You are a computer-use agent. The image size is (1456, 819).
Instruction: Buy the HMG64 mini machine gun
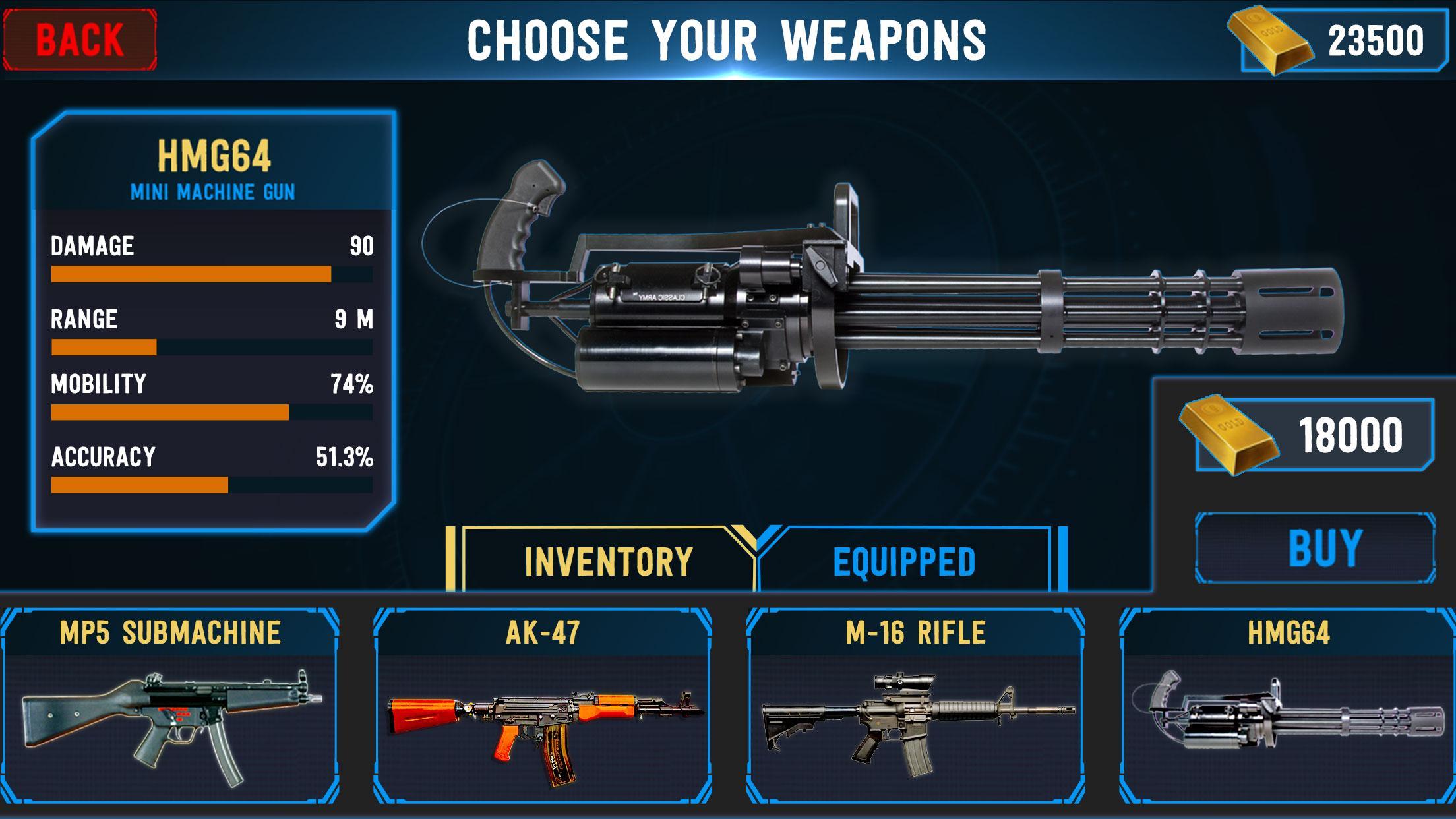click(x=1315, y=549)
